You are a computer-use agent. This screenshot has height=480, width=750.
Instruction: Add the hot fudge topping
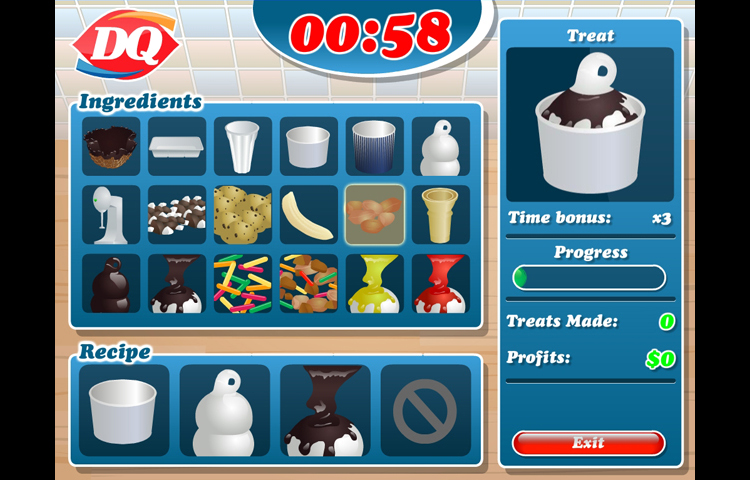(x=177, y=284)
